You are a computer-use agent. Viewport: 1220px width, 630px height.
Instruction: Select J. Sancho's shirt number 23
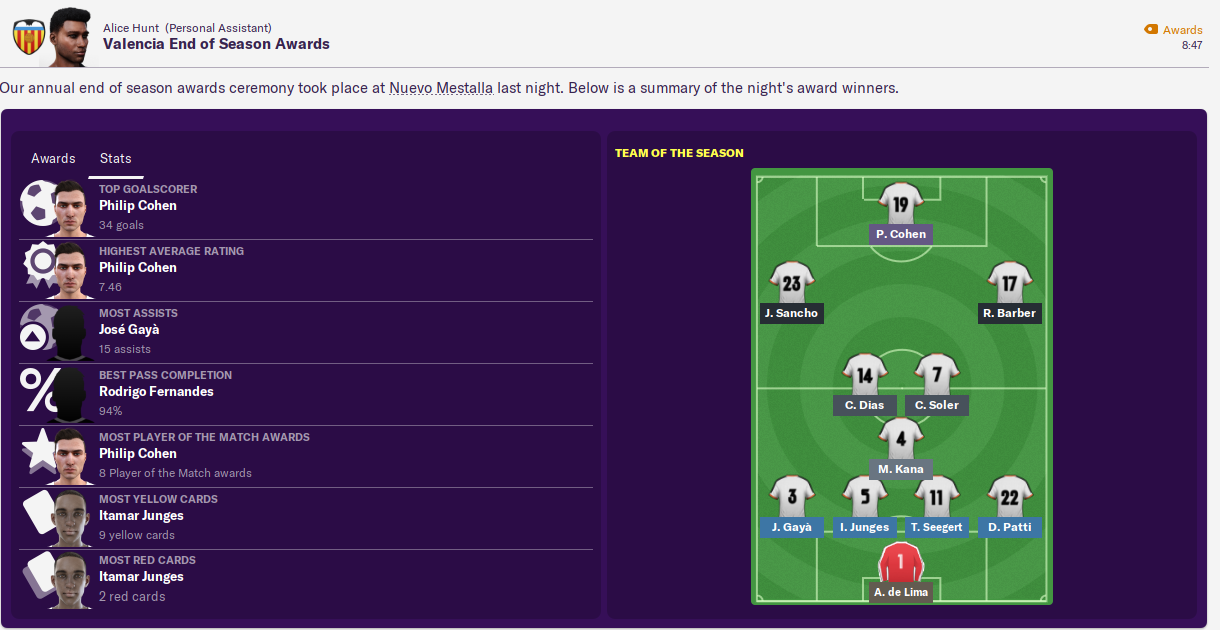pos(791,283)
